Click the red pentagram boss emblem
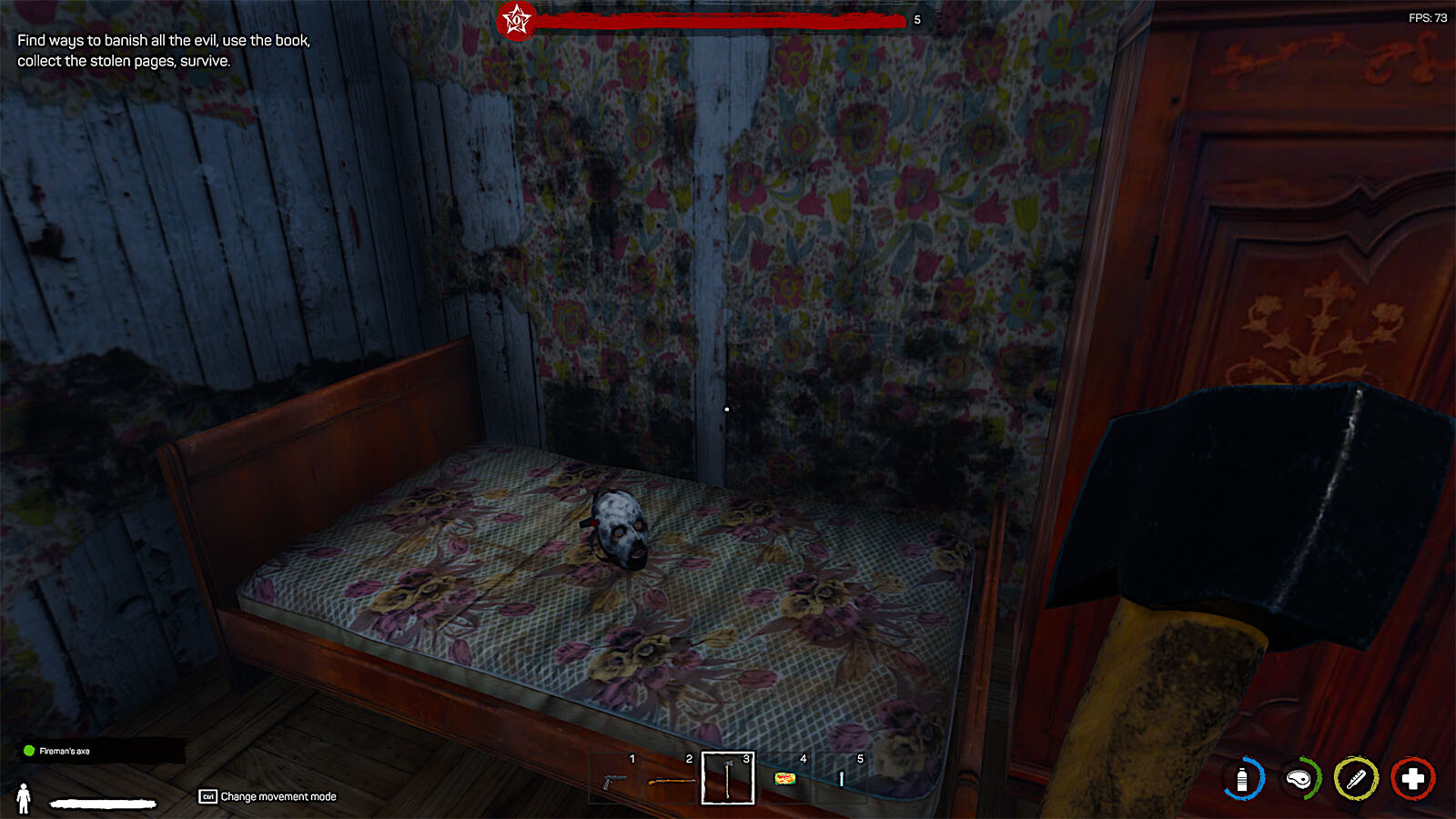The height and width of the screenshot is (819, 1456). [516, 20]
